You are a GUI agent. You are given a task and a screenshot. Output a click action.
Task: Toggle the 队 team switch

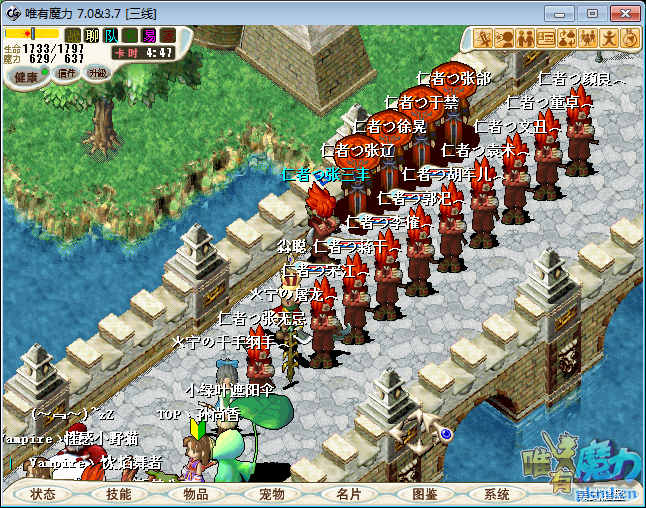click(110, 36)
